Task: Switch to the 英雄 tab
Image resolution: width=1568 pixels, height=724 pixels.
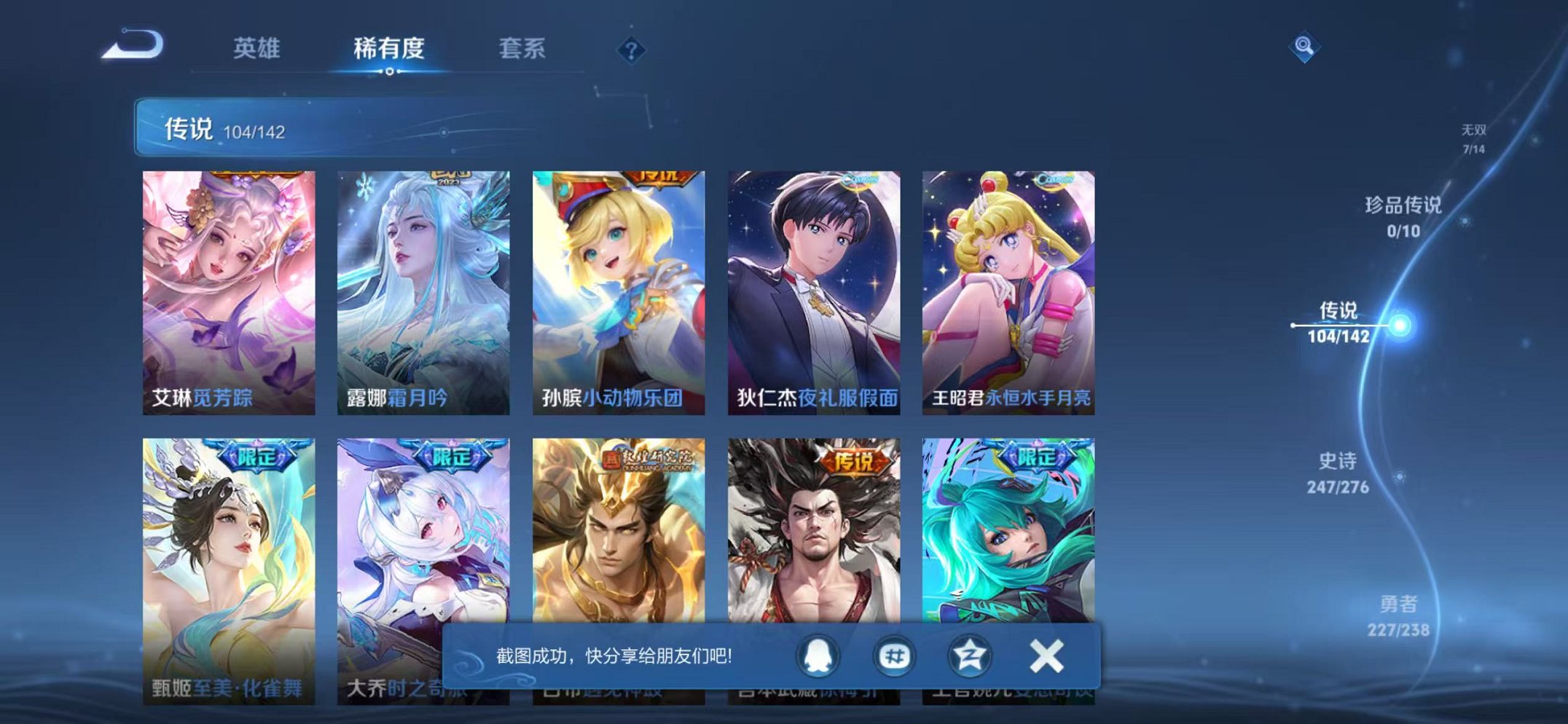Action: point(259,45)
